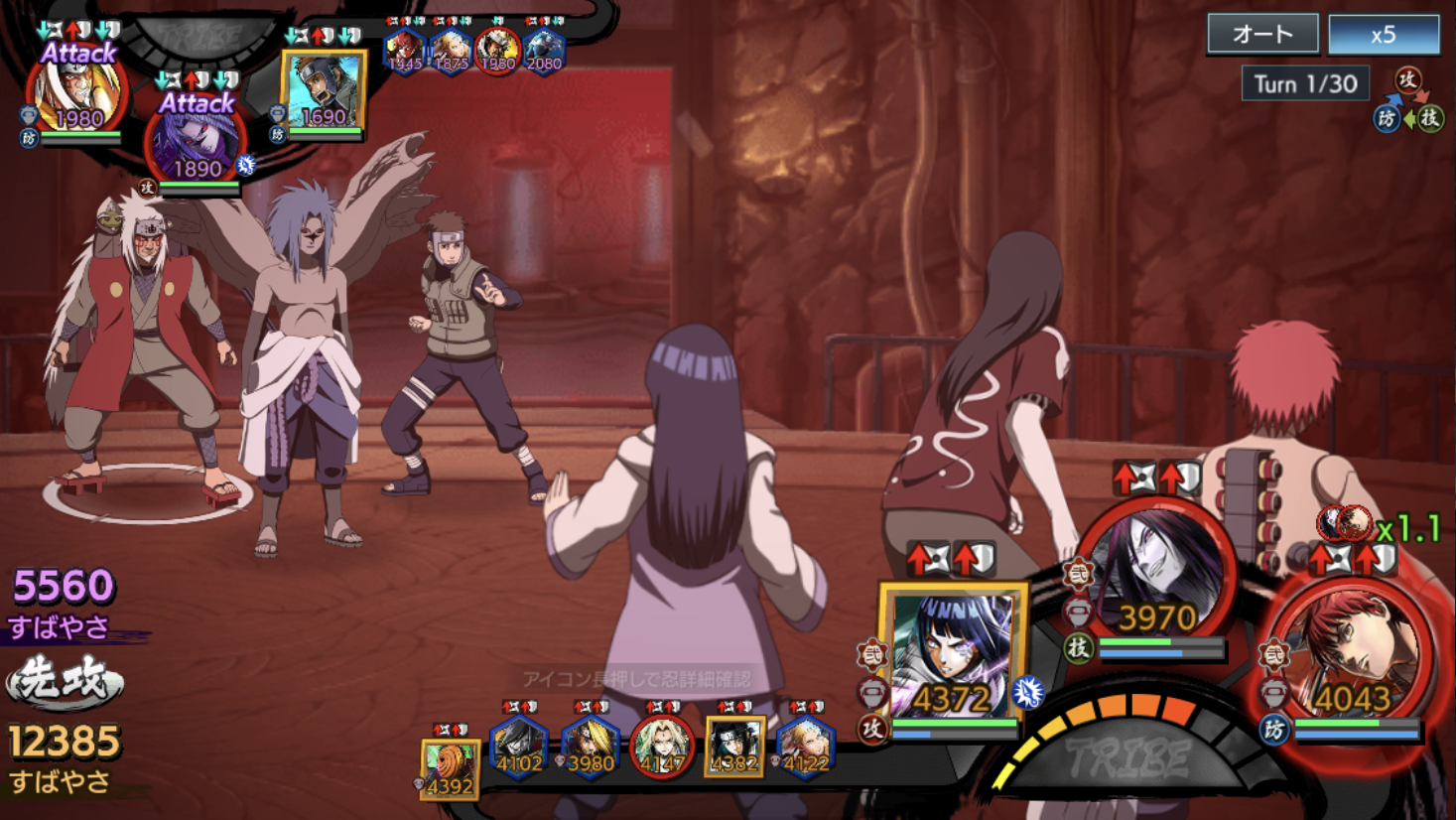Tap the dark-haired reserve icon showing 4382
Image resolution: width=1456 pixels, height=820 pixels.
click(x=734, y=747)
